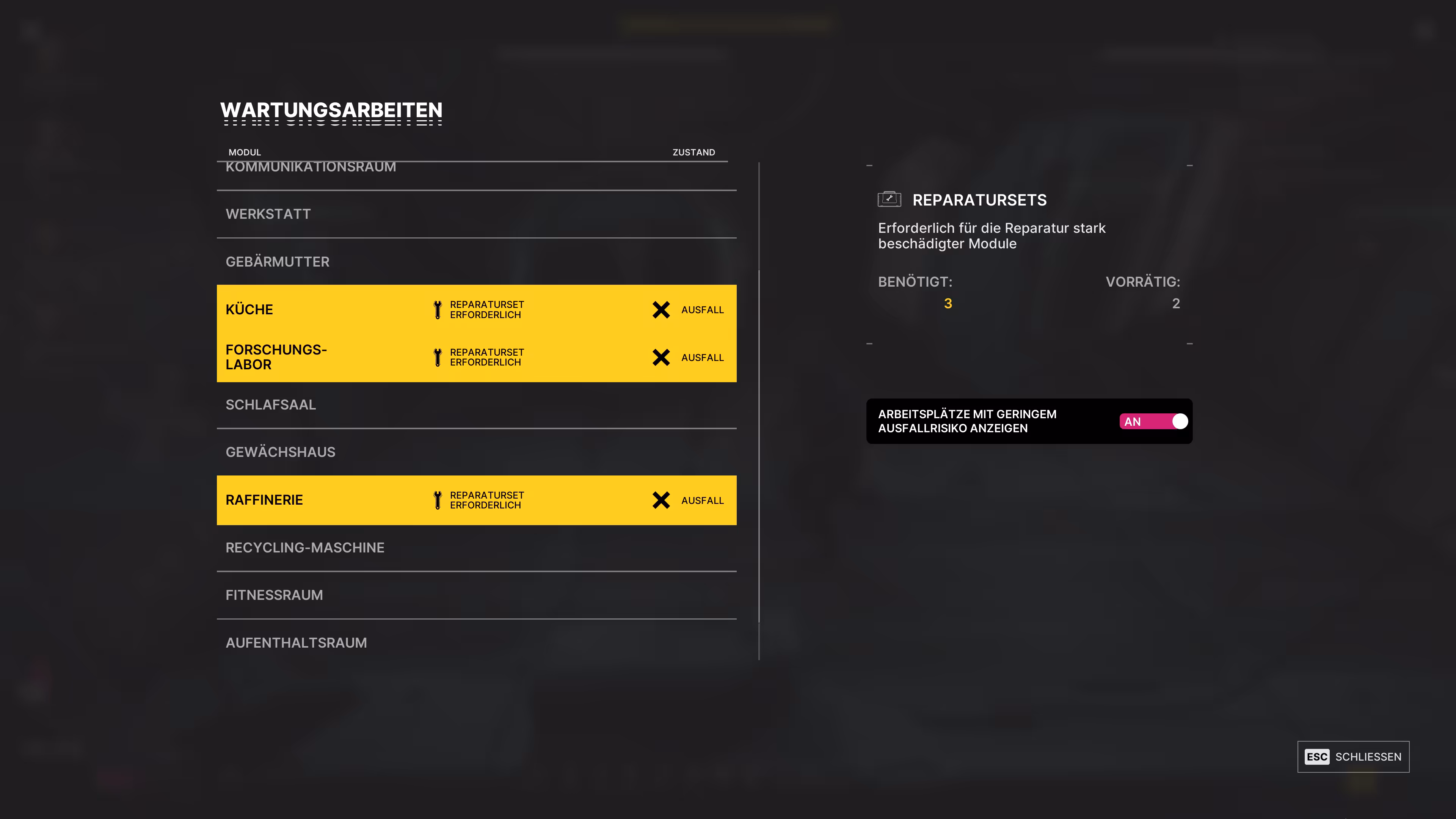This screenshot has height=819, width=1456.
Task: Select the Fitnessraum module row
Action: pos(476,595)
